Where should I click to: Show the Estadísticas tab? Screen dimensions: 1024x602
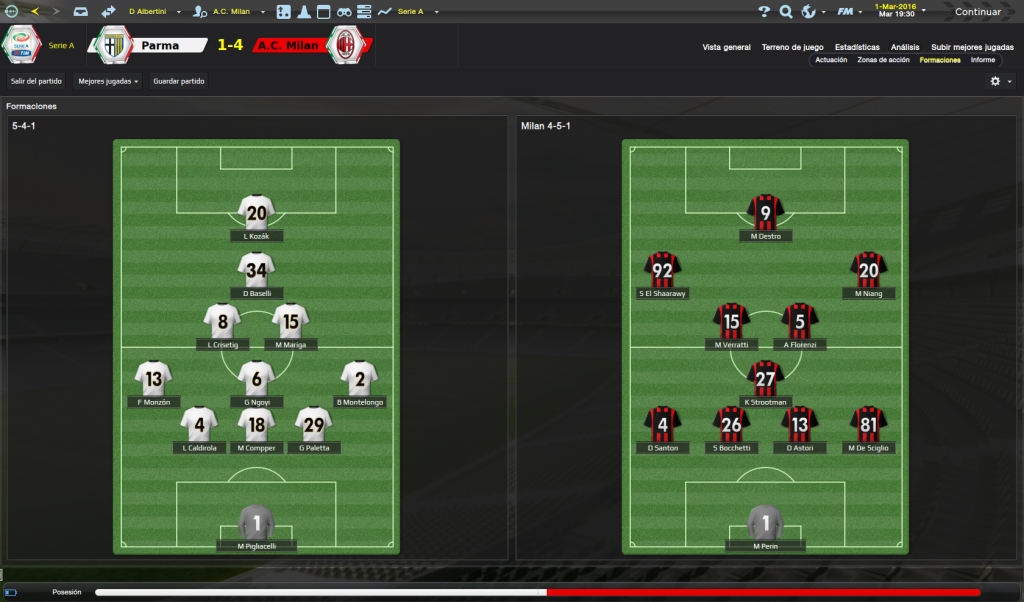[857, 47]
